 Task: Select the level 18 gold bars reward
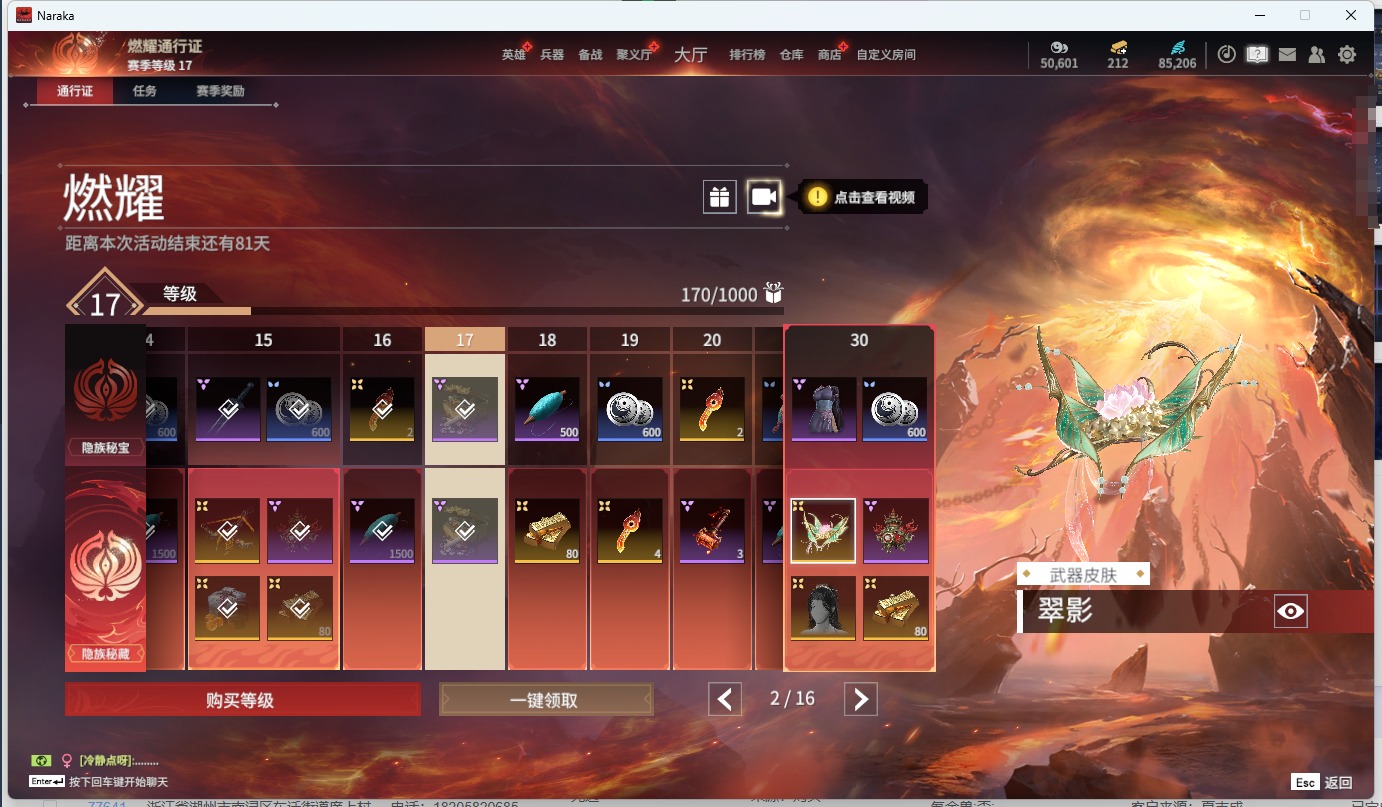coord(547,530)
